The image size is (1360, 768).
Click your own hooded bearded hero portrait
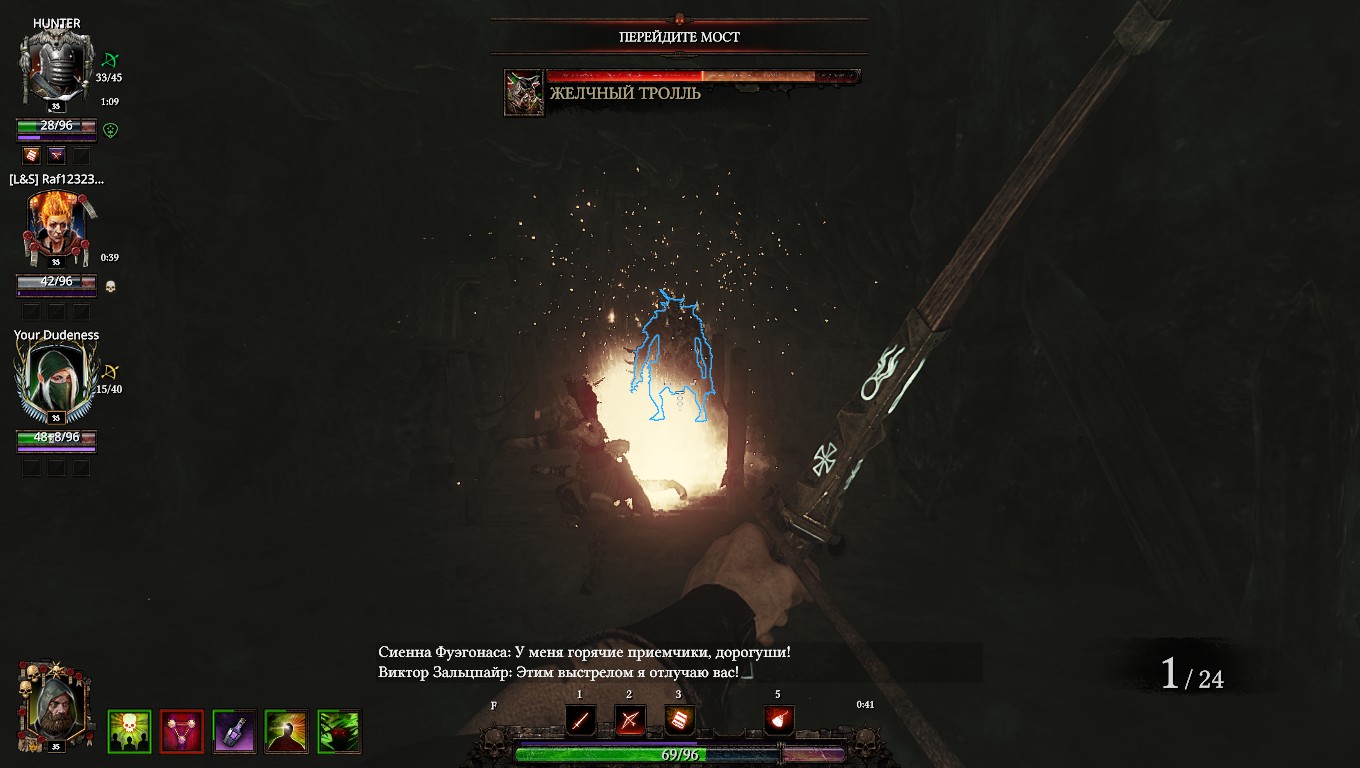pos(55,707)
